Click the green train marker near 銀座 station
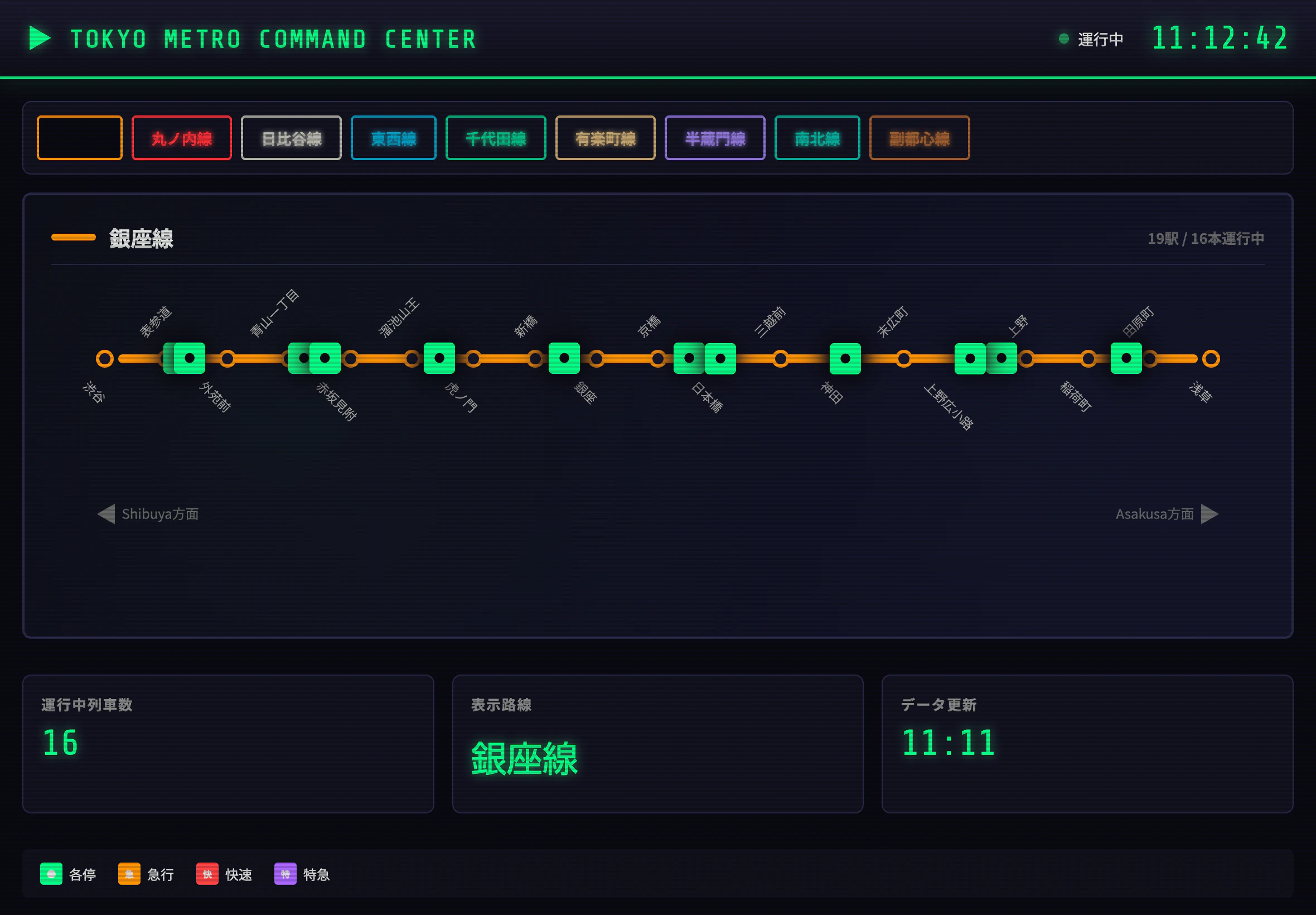 click(564, 358)
